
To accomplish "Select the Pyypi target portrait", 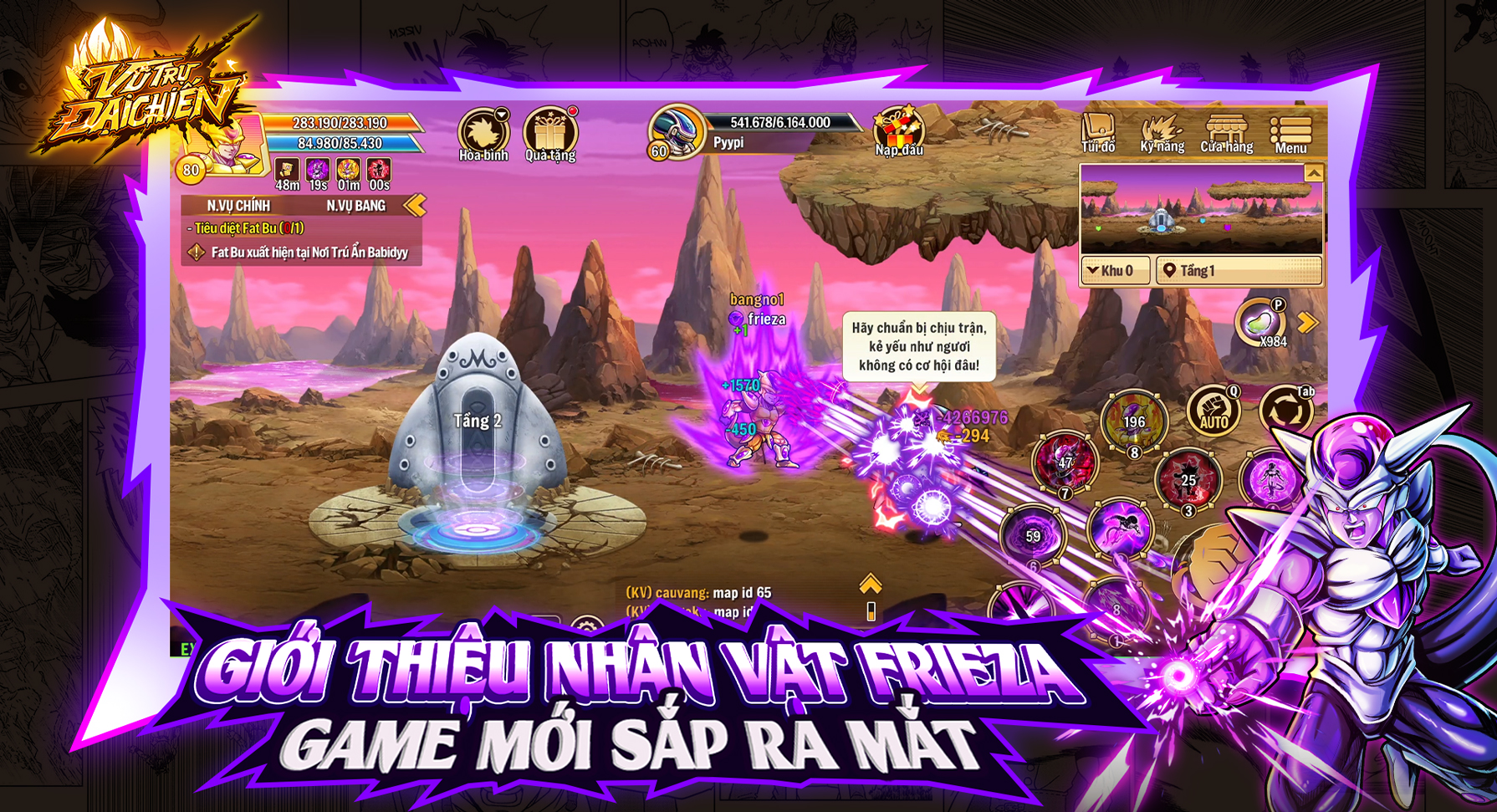I will tap(676, 132).
